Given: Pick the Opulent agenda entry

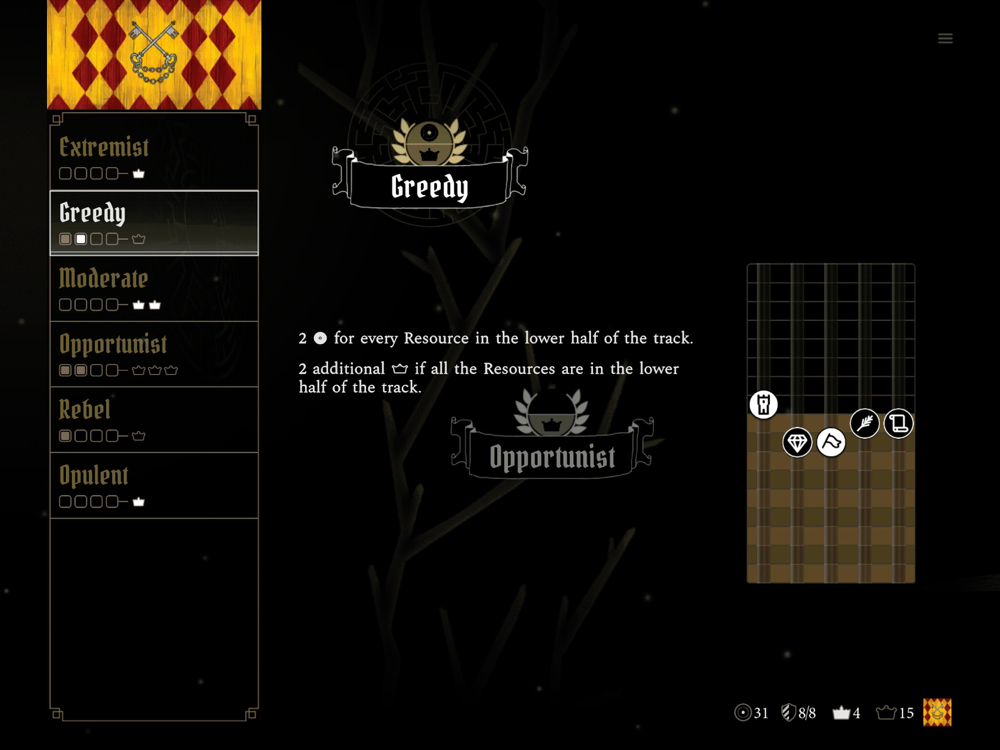Looking at the screenshot, I should coord(154,486).
